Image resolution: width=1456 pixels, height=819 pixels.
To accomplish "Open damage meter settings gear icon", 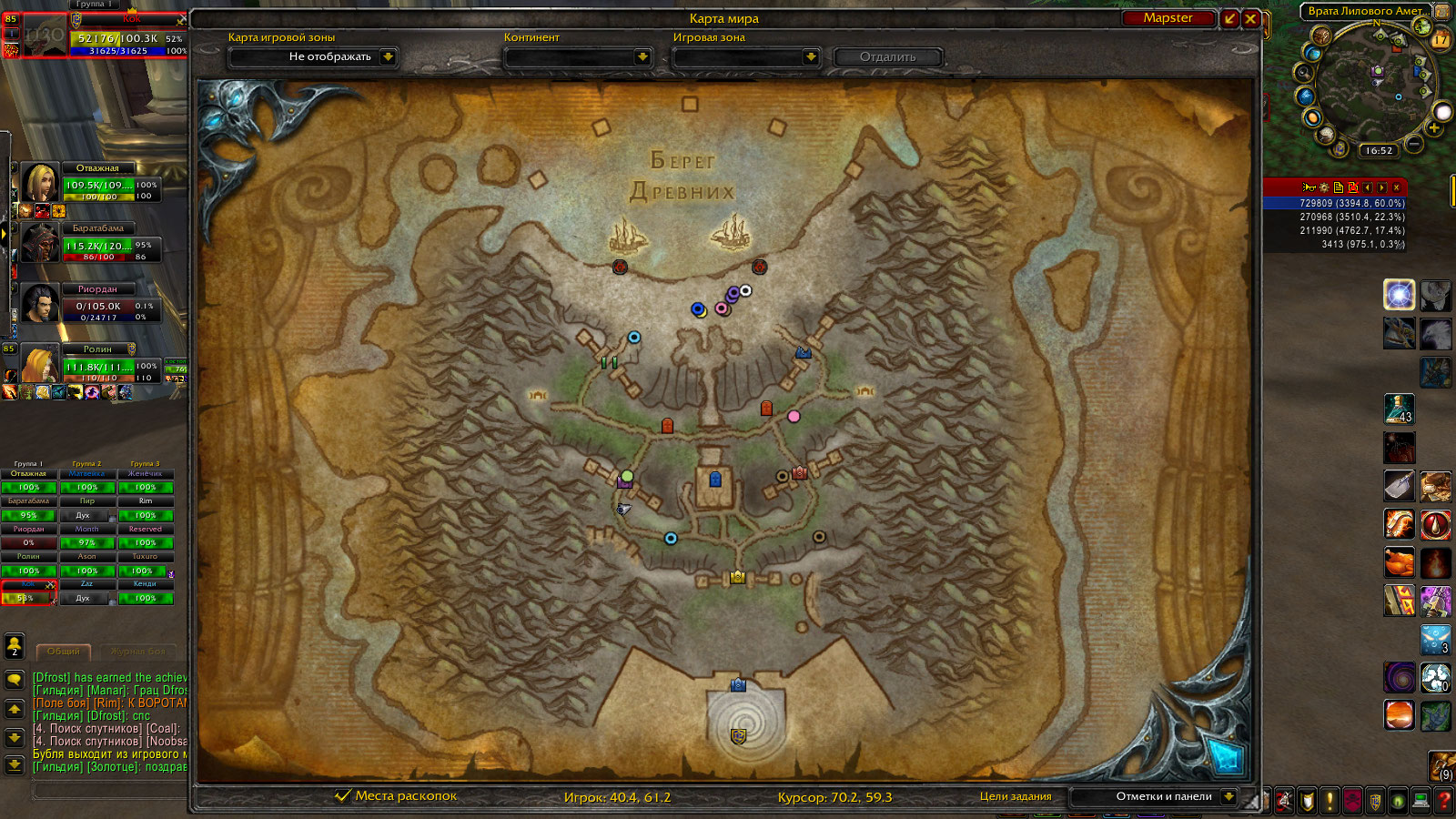I will [1324, 187].
